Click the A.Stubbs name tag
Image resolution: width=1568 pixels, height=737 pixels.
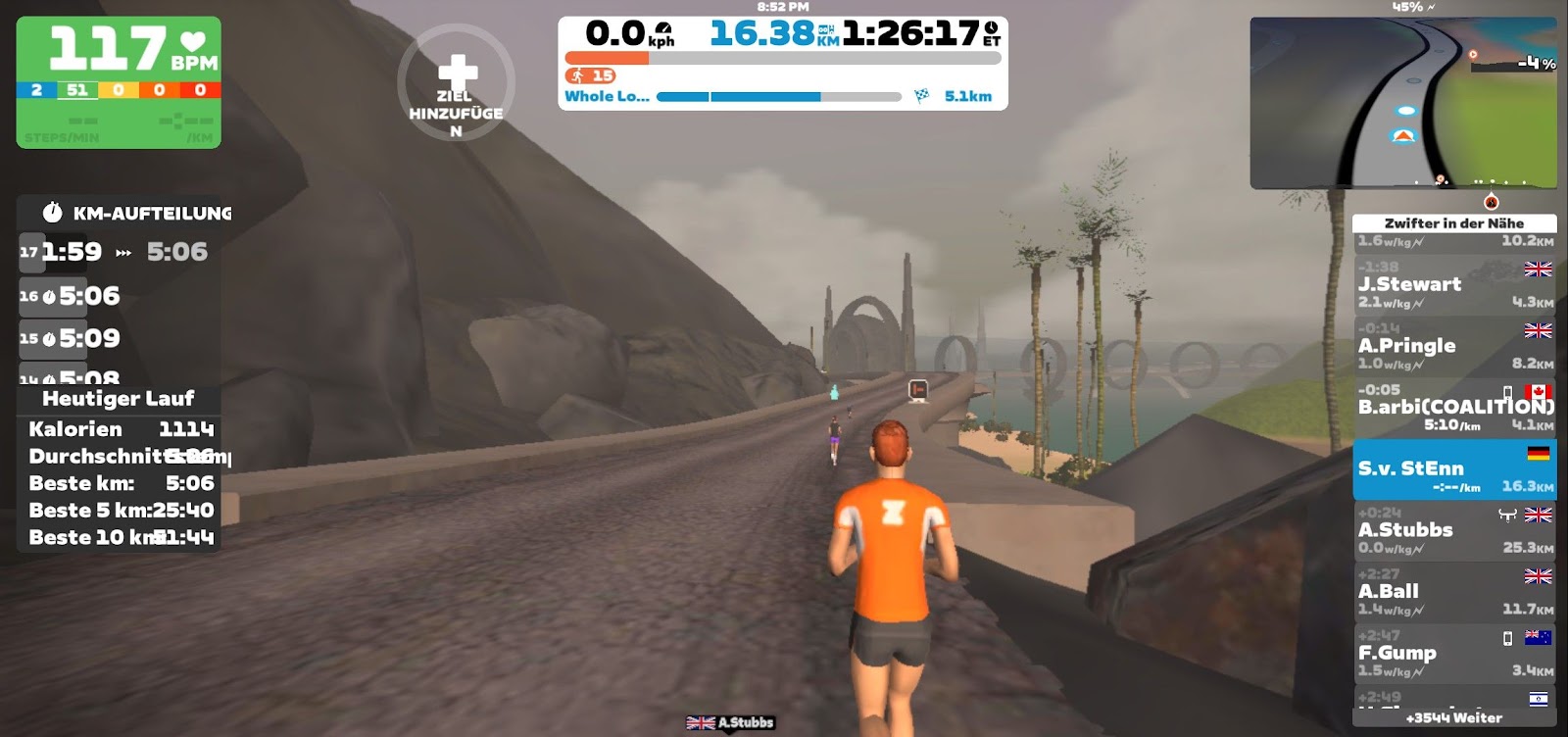point(730,723)
